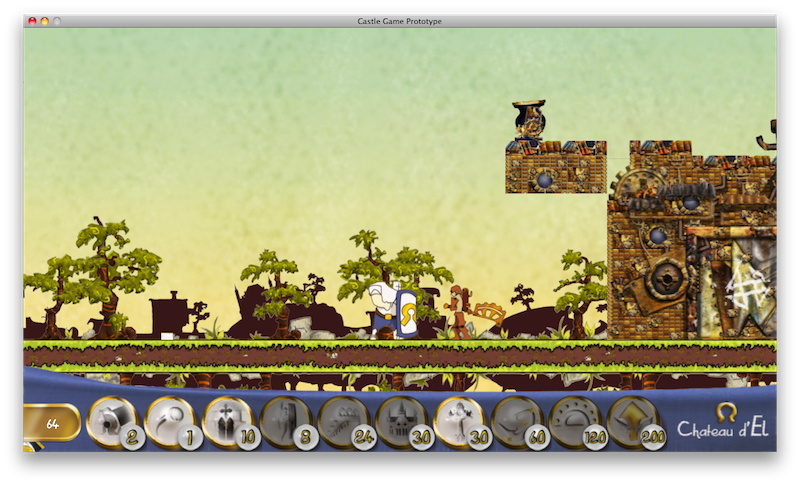Choose the greyed build icon costing 24

coord(342,421)
